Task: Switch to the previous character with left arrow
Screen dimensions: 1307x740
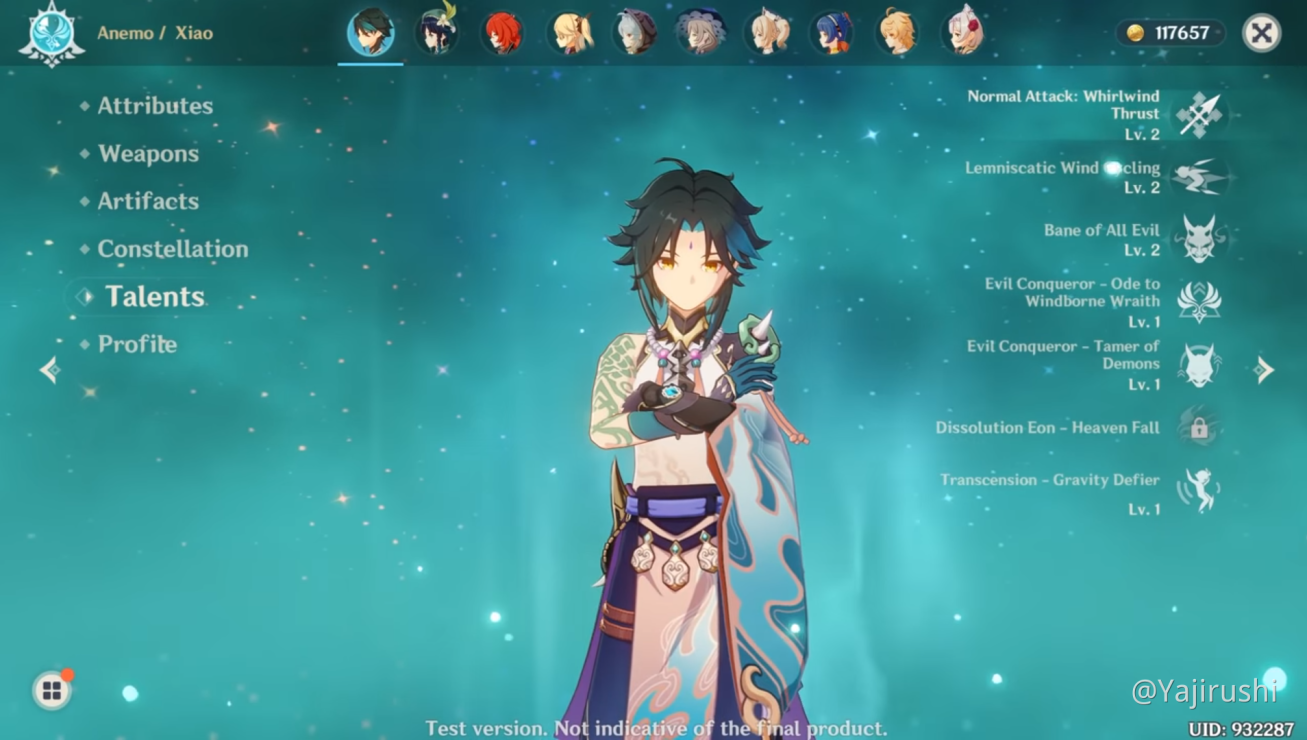Action: tap(50, 371)
